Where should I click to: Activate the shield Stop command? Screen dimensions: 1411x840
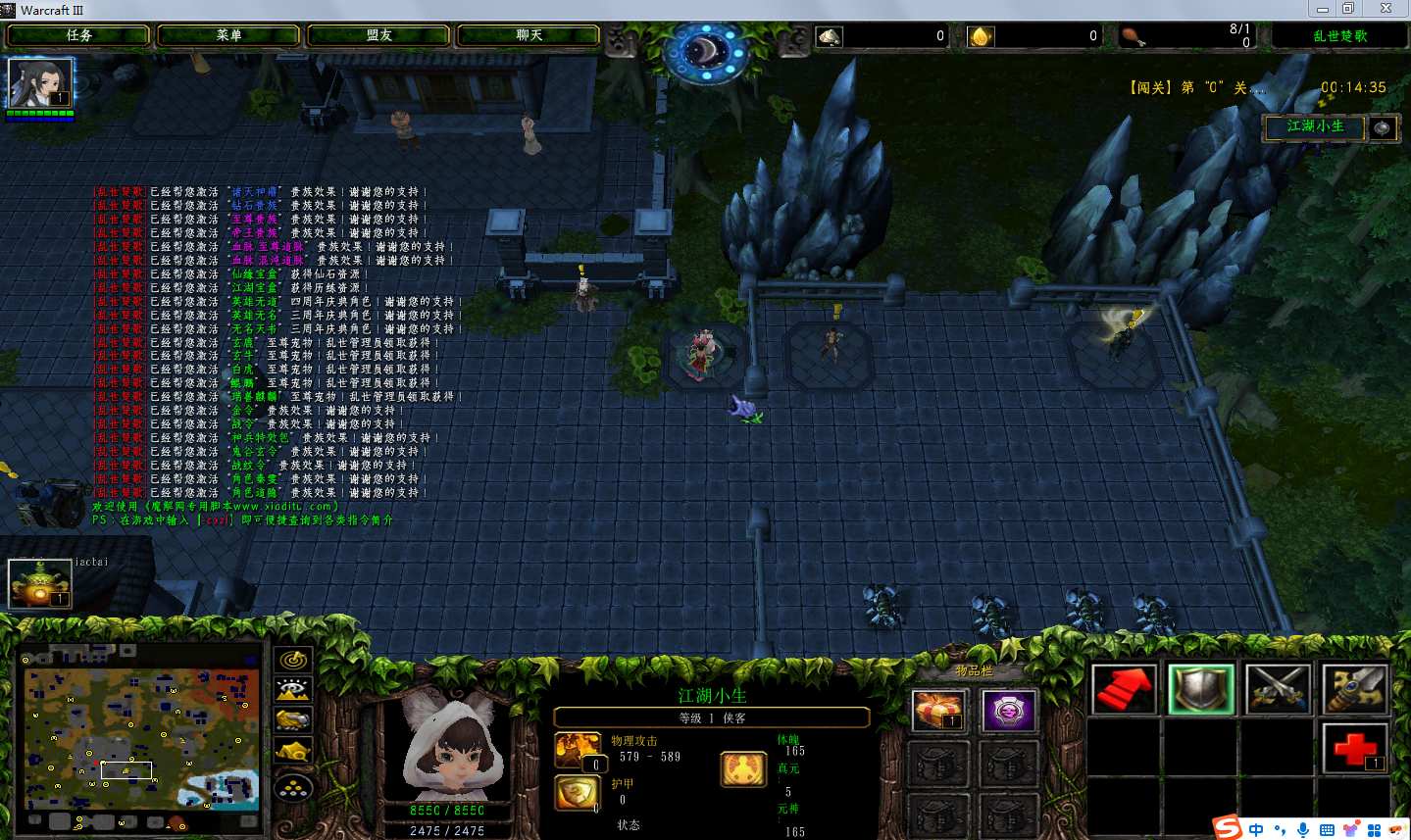(x=1200, y=689)
